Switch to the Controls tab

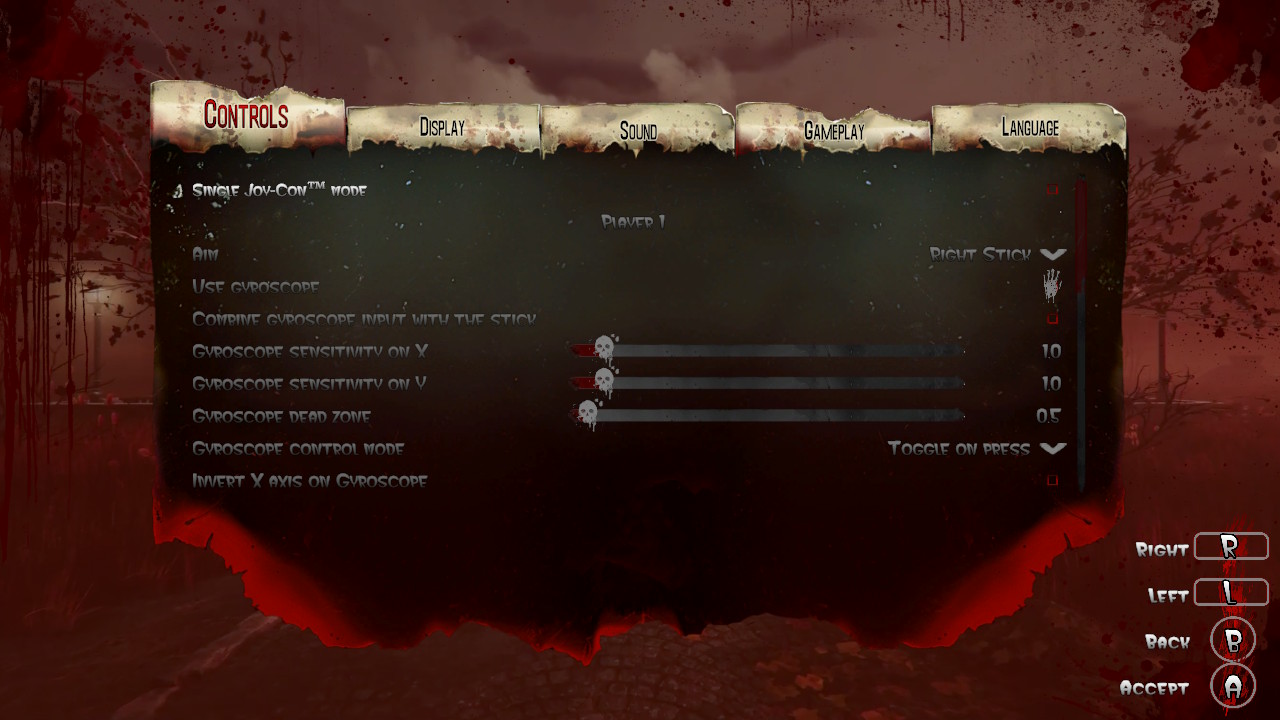(x=246, y=116)
